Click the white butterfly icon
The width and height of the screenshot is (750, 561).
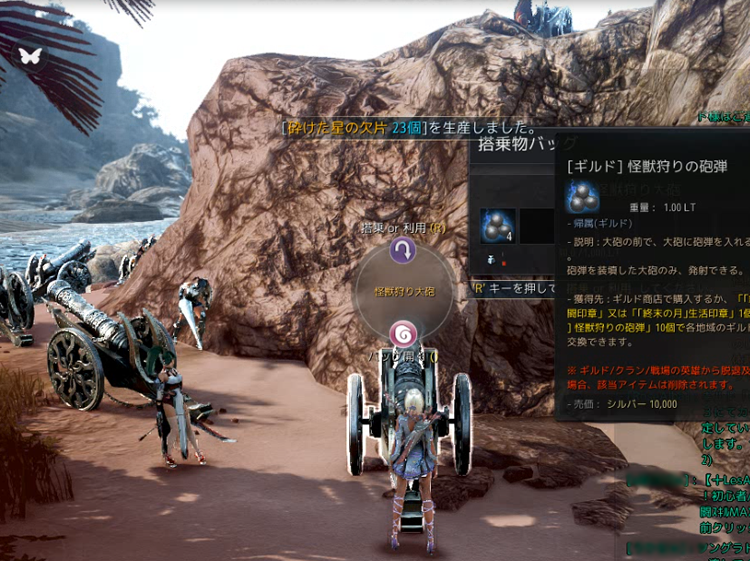pyautogui.click(x=30, y=55)
